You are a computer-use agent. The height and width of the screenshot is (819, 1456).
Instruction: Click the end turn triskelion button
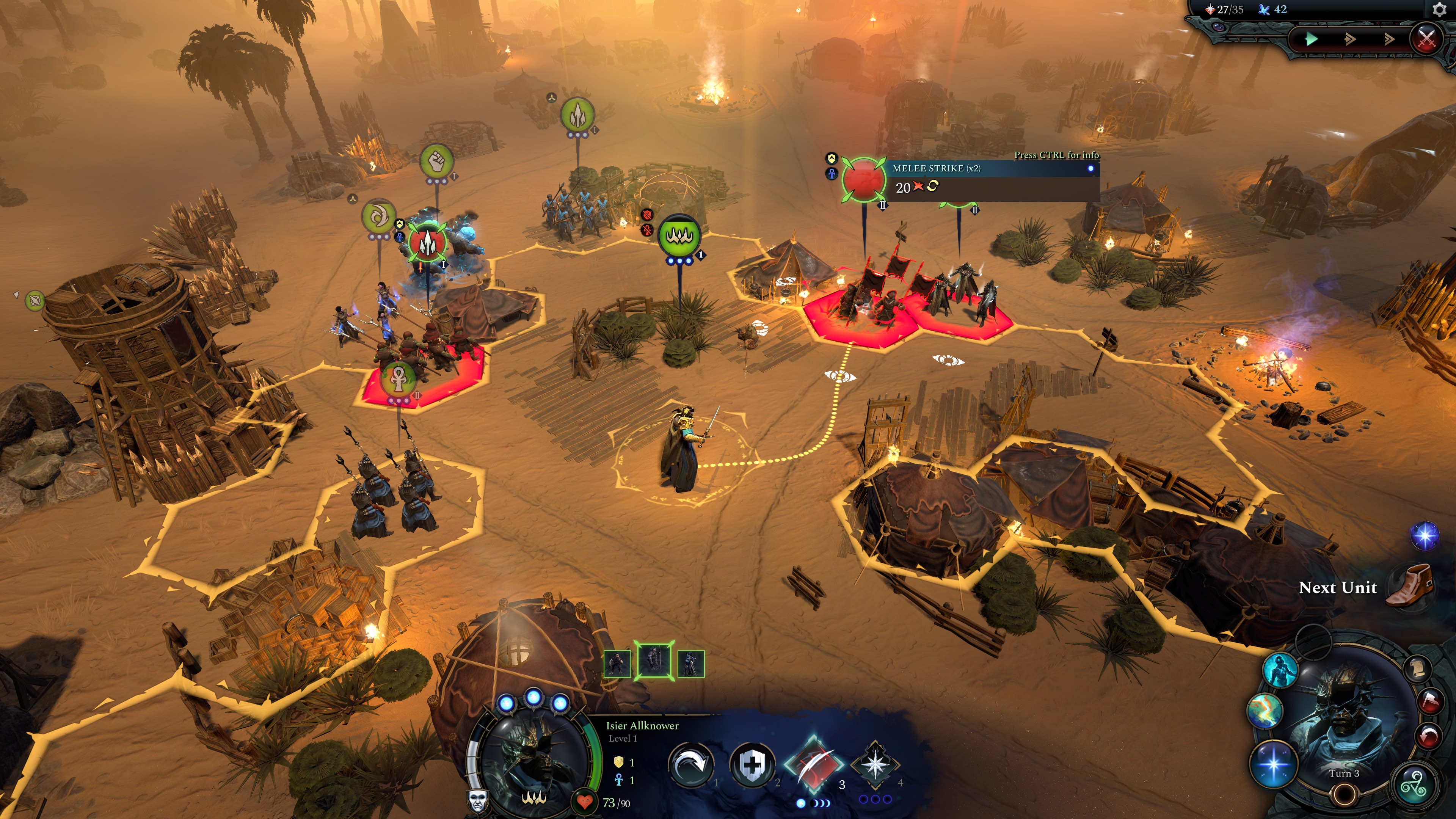point(1415,784)
